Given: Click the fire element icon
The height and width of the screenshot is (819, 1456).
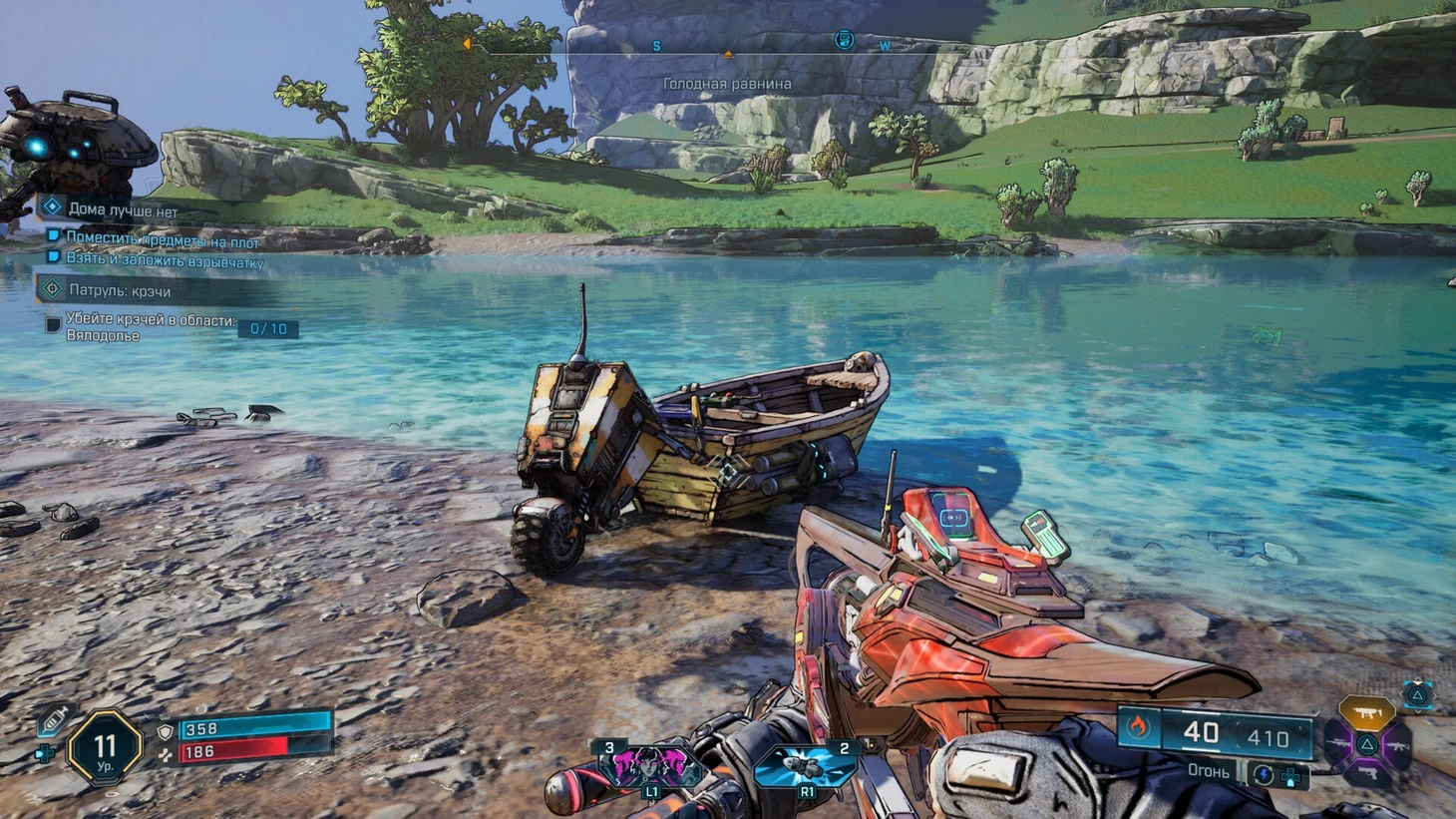Looking at the screenshot, I should click(1138, 729).
